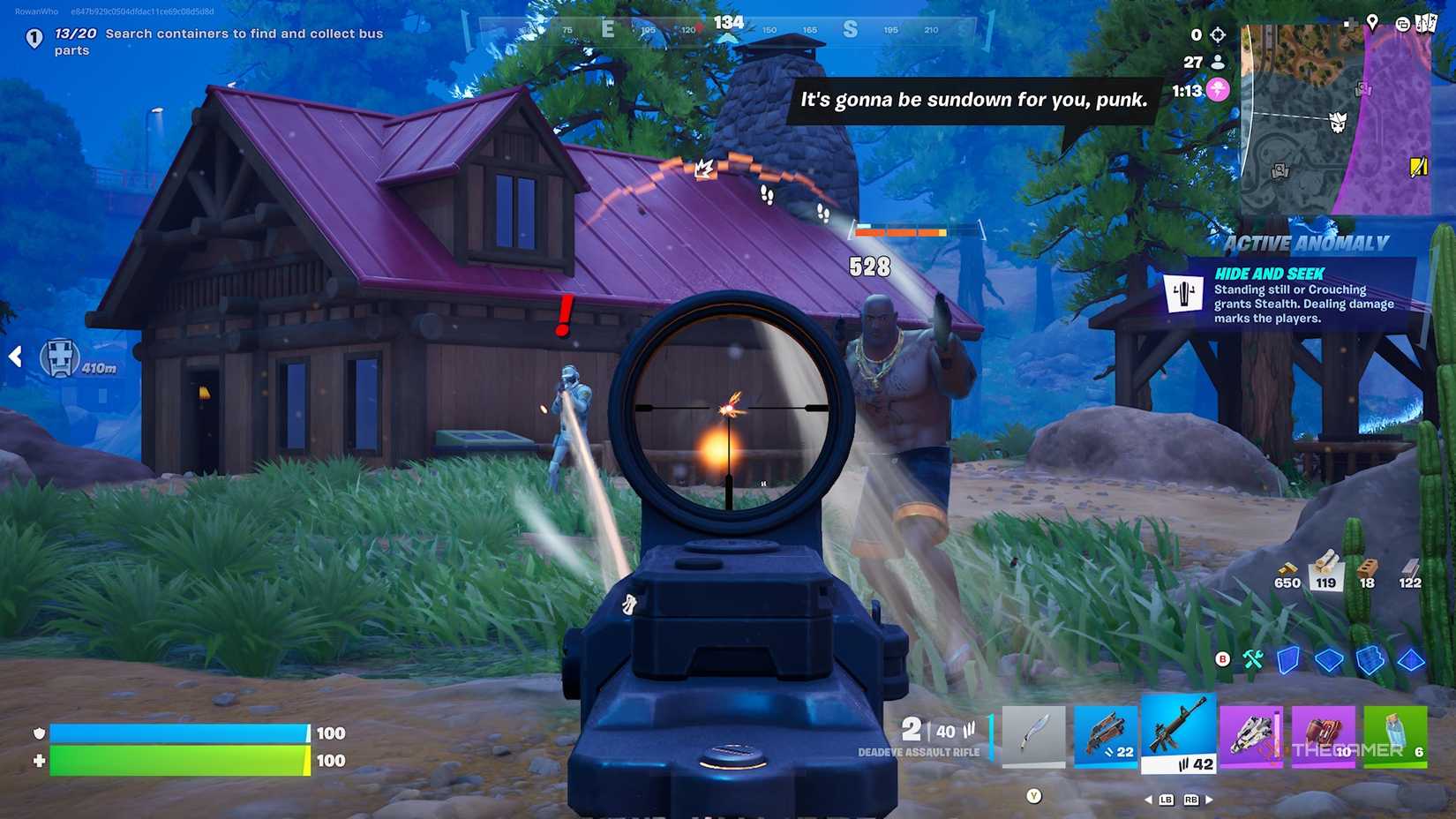Open the quest map cards icon top-right
Screen dimensions: 1456x819
pos(1426,24)
